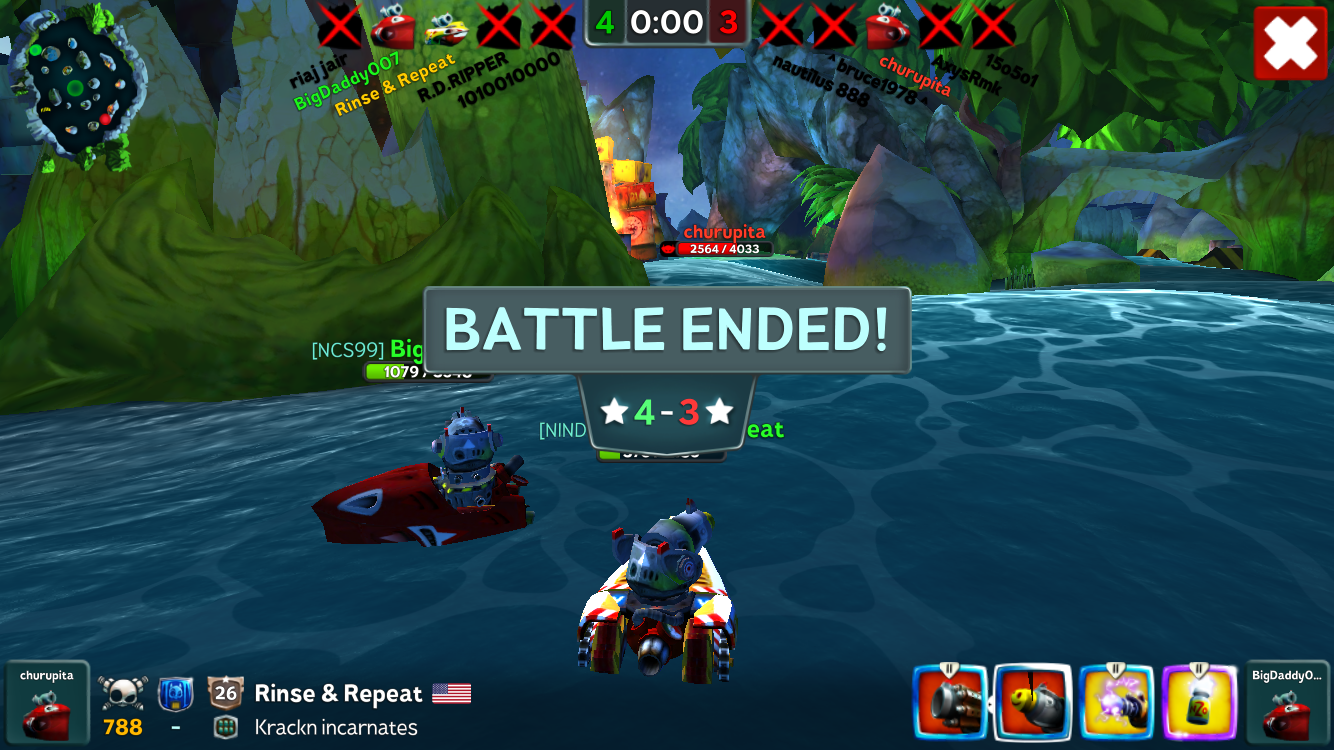Activate the purple lightning gun item
This screenshot has height=750, width=1334.
tap(1117, 704)
